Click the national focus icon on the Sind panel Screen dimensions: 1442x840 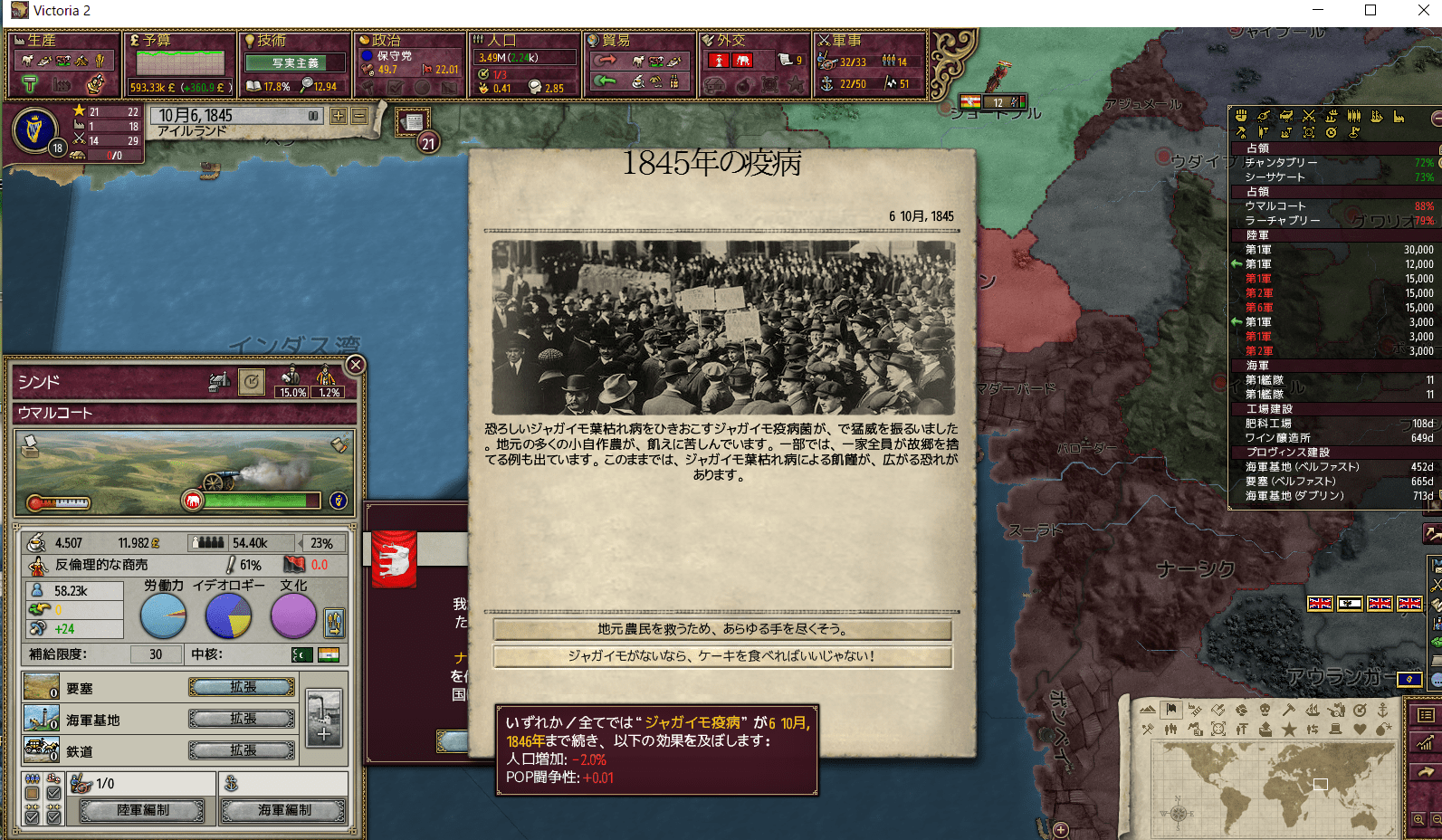(253, 382)
